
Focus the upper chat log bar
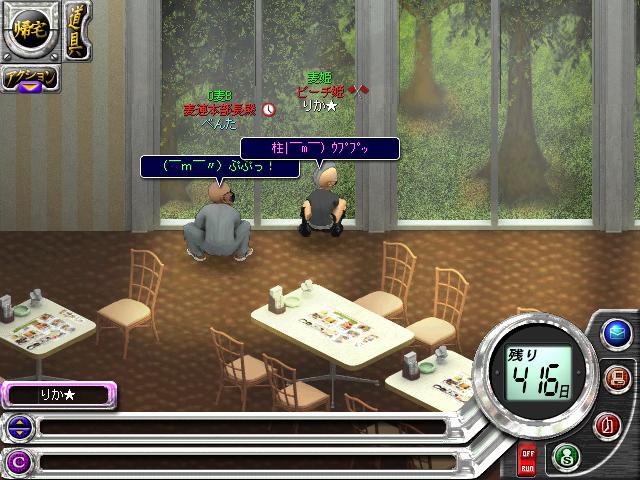click(x=240, y=428)
